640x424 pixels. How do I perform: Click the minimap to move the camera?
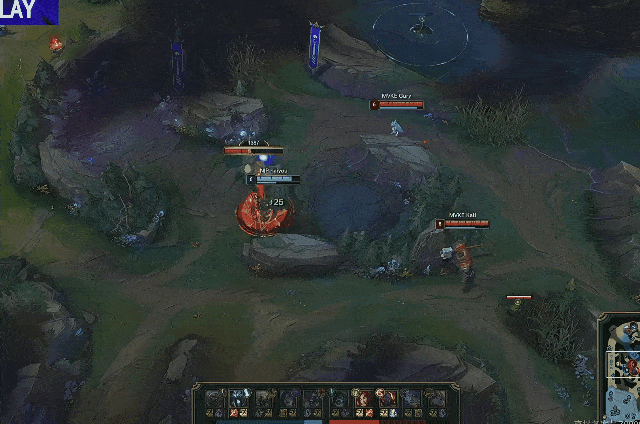[x=621, y=368]
